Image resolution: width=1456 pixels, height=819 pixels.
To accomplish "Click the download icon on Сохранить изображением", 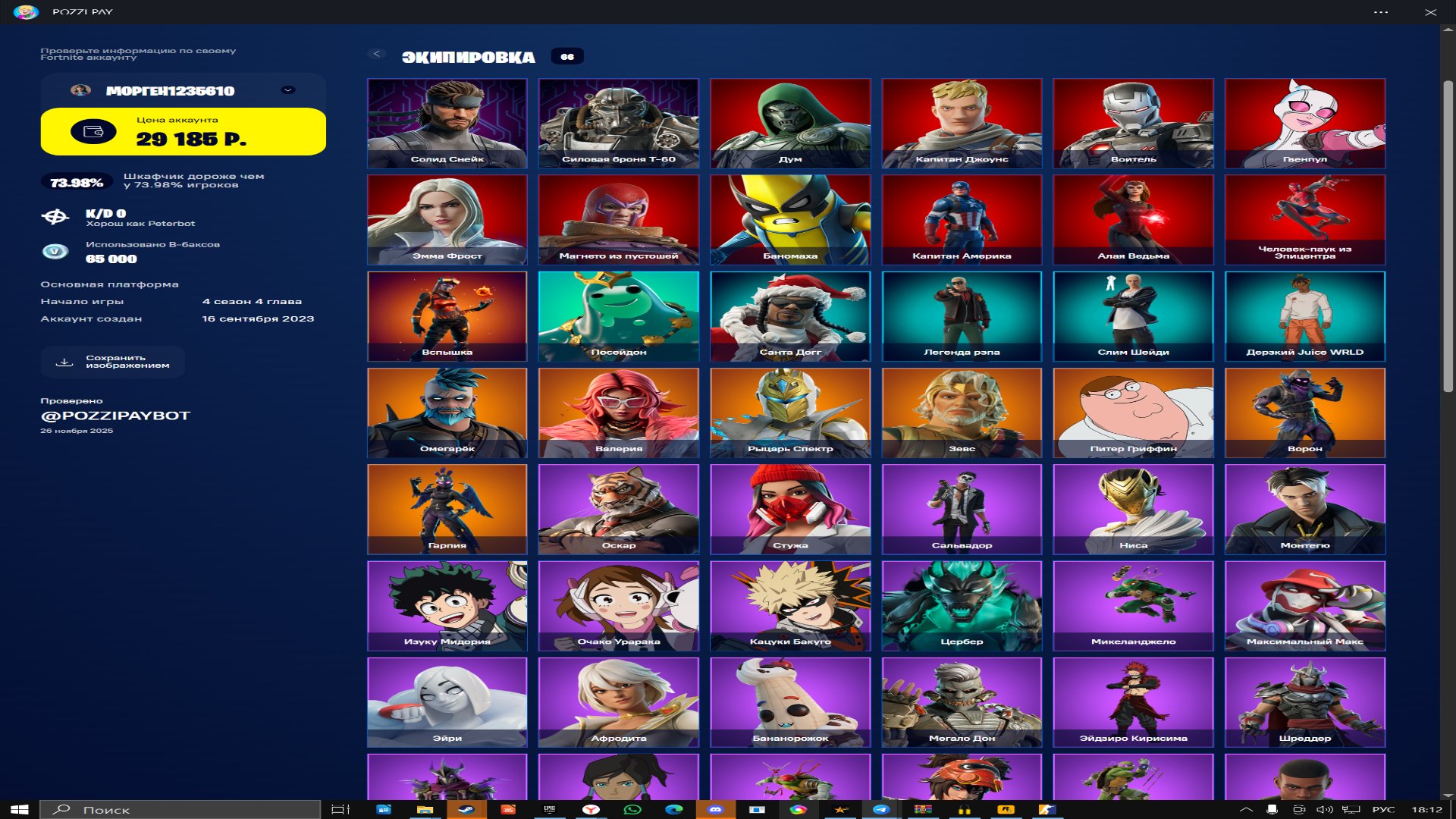I will 64,362.
